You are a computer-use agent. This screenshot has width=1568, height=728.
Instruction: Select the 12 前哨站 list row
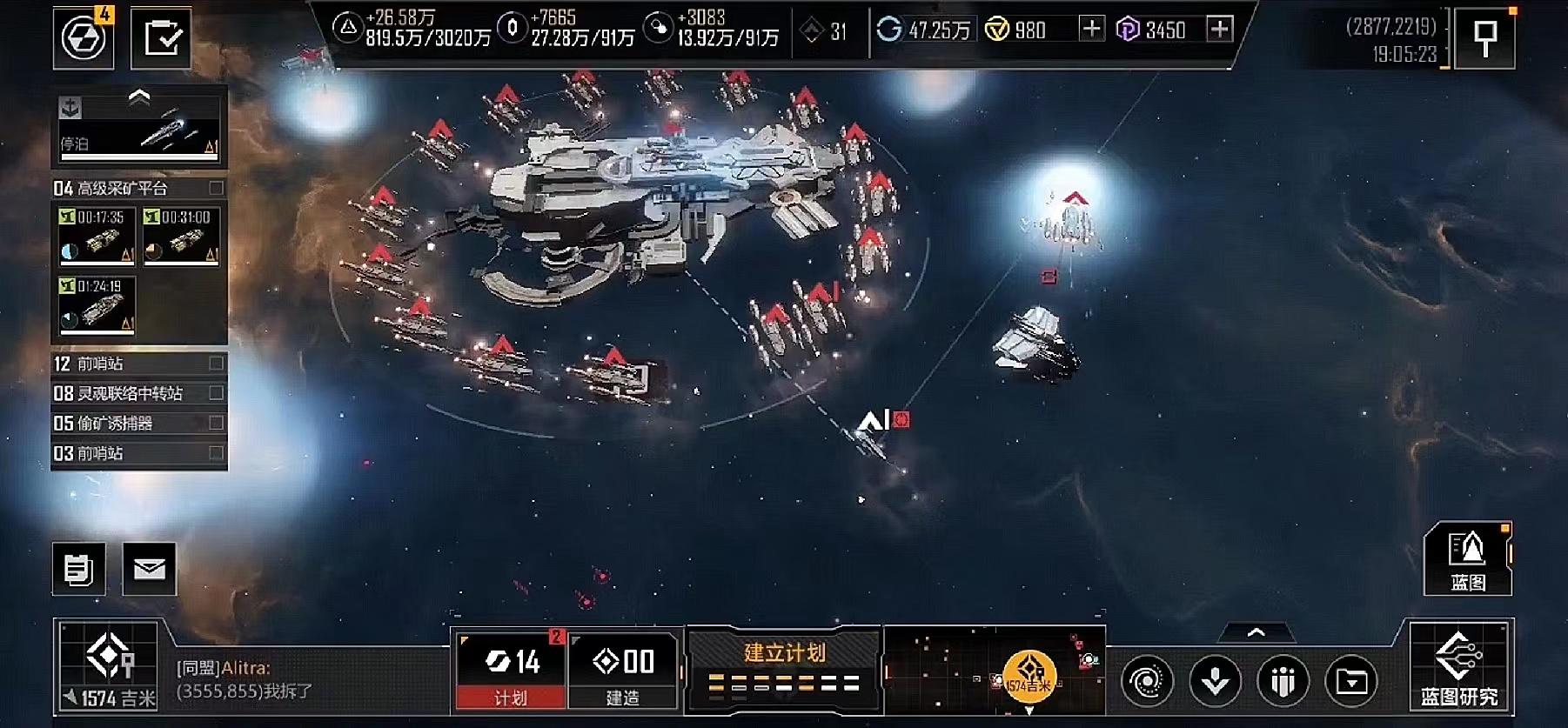pyautogui.click(x=131, y=364)
